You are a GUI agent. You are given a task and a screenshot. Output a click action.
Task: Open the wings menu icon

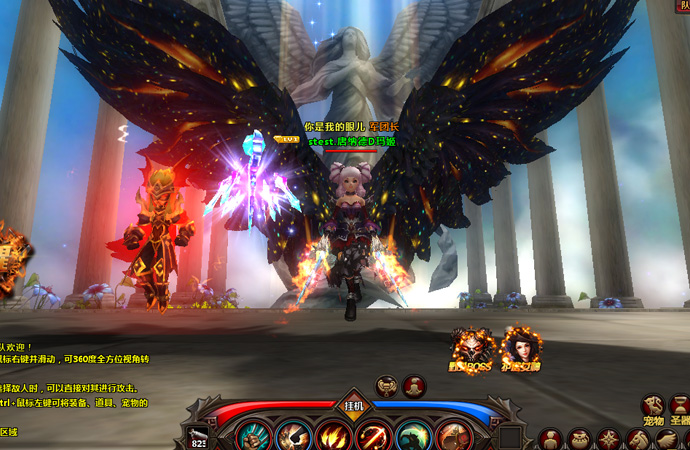point(666,439)
